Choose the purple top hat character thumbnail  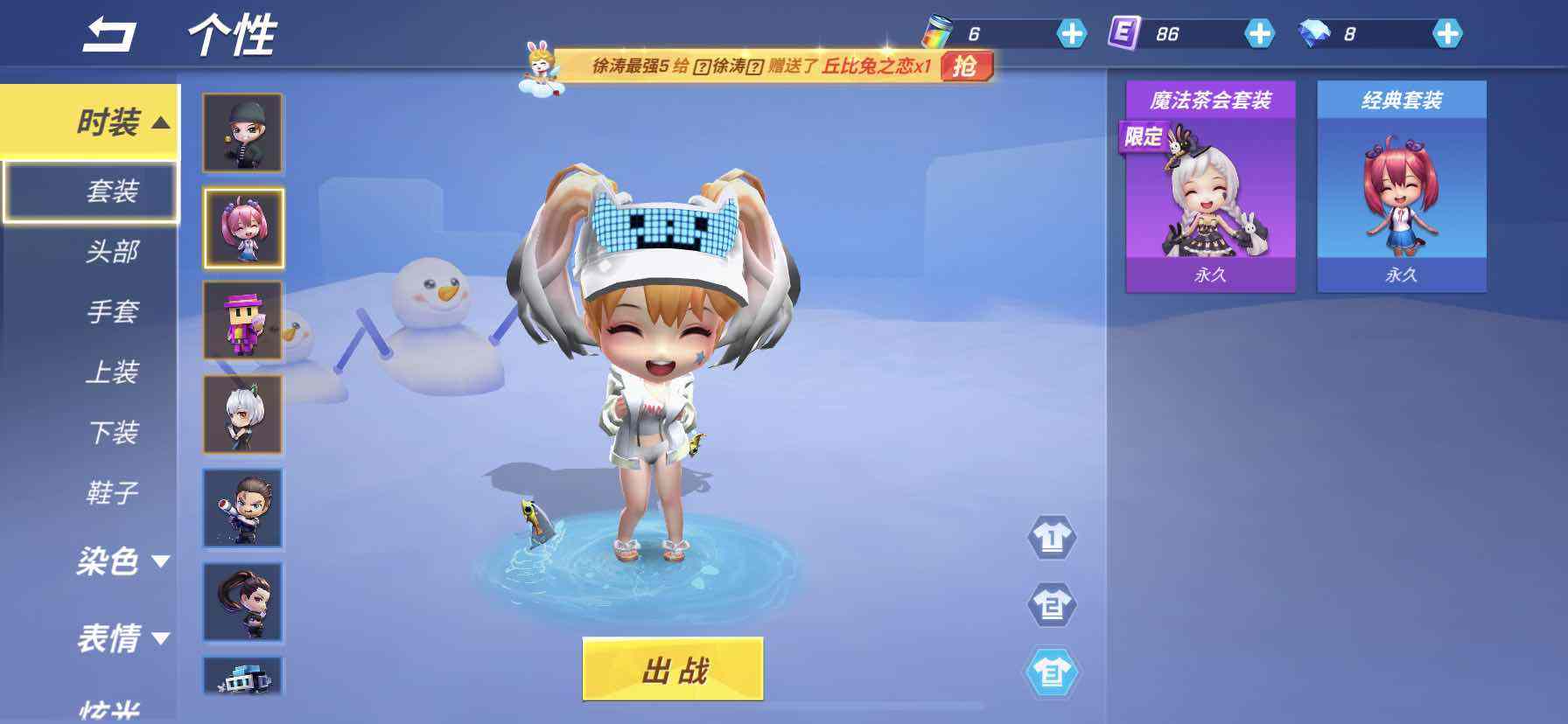point(243,320)
